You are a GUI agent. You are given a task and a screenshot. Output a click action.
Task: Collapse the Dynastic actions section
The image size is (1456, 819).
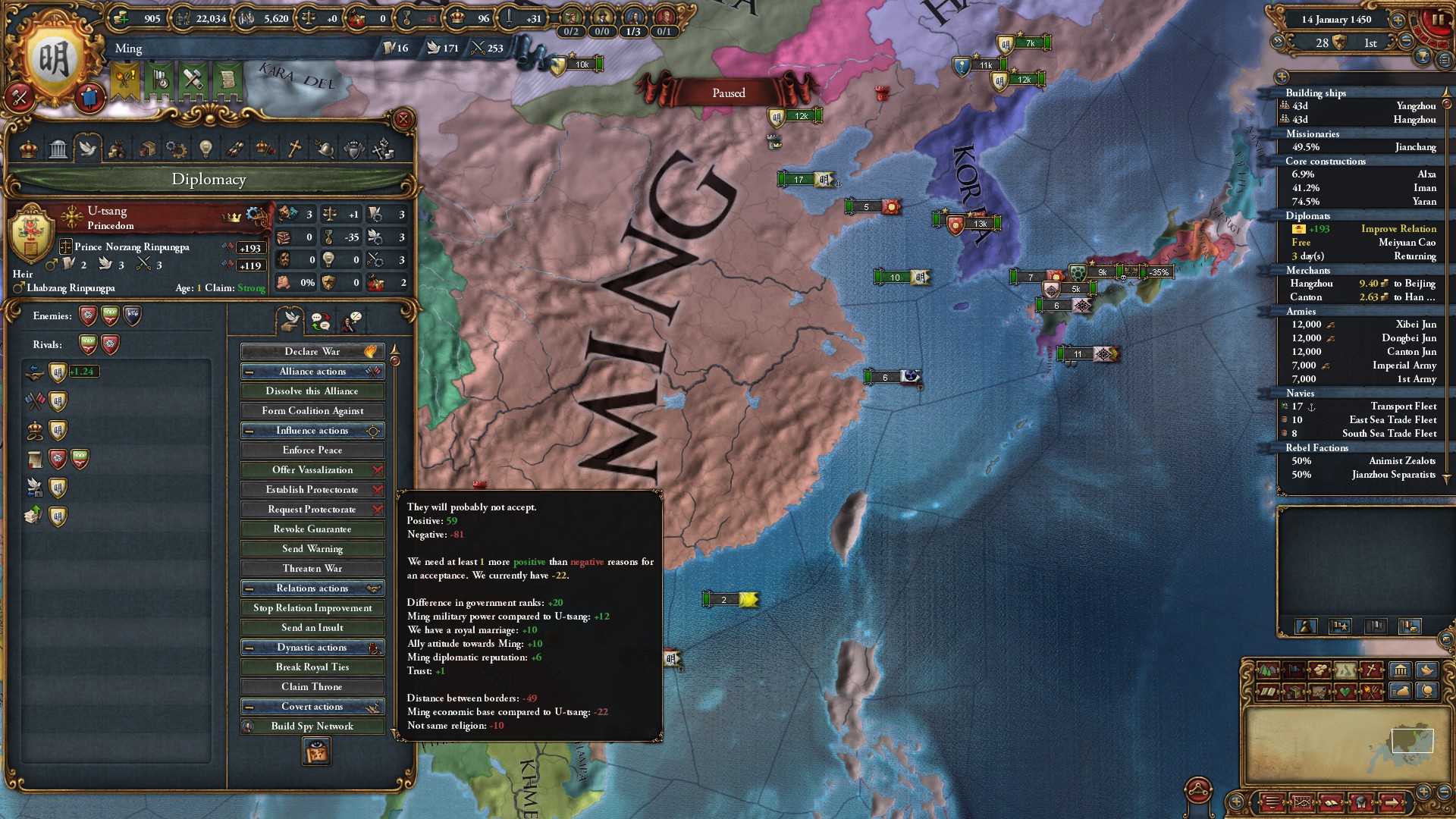click(x=250, y=647)
